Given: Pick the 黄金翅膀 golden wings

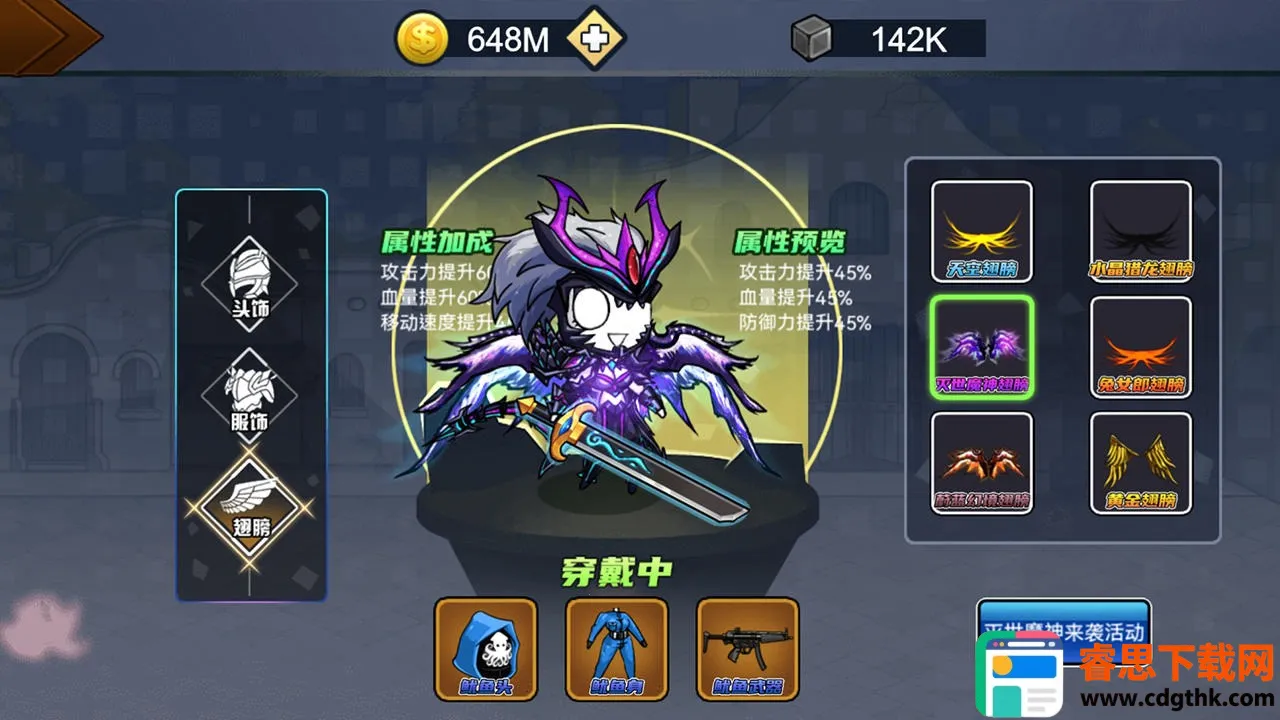Looking at the screenshot, I should pyautogui.click(x=1140, y=462).
